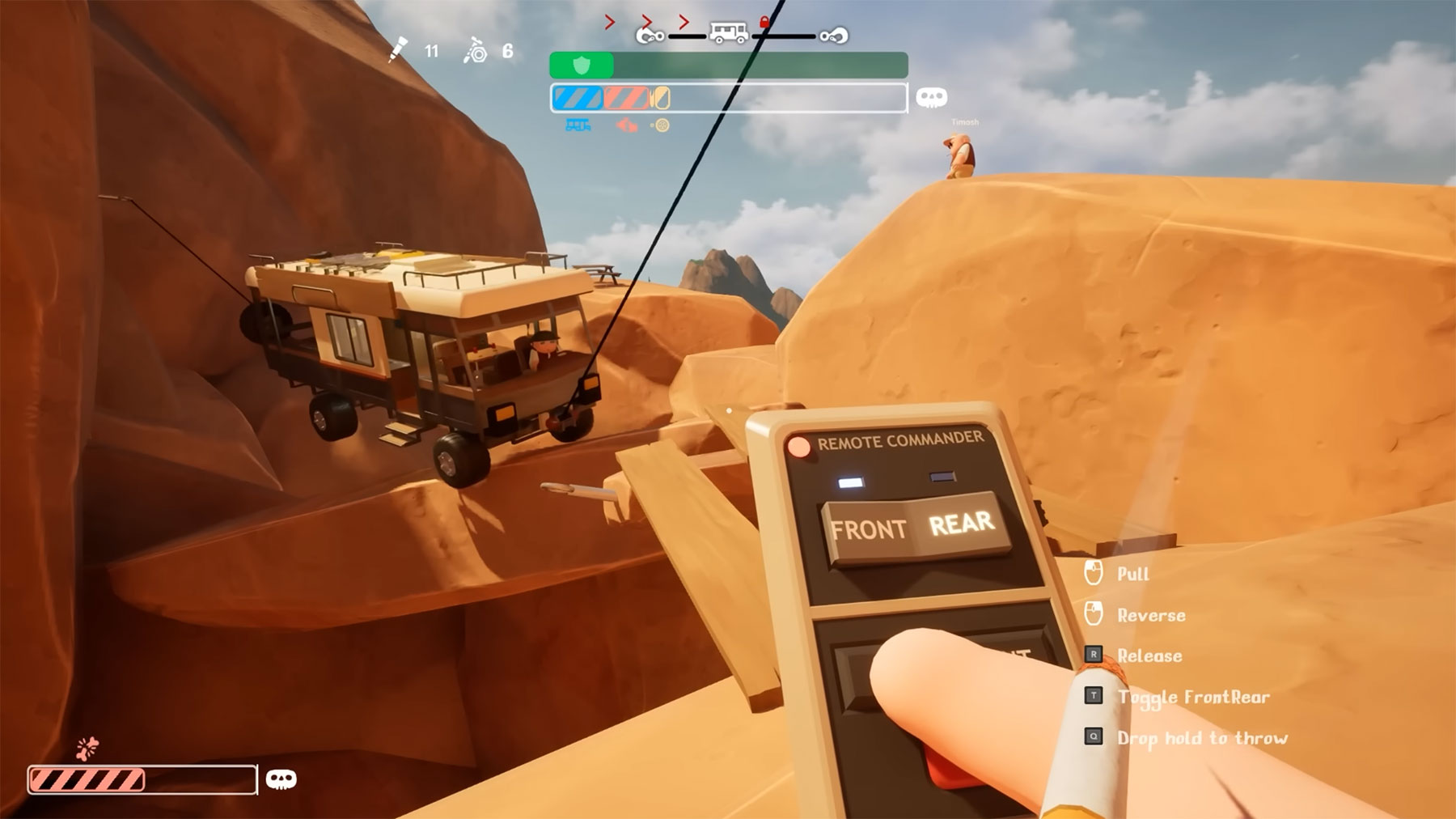Image resolution: width=1456 pixels, height=819 pixels.
Task: Select the blue RV vehicle icon below the gauge
Action: [578, 126]
